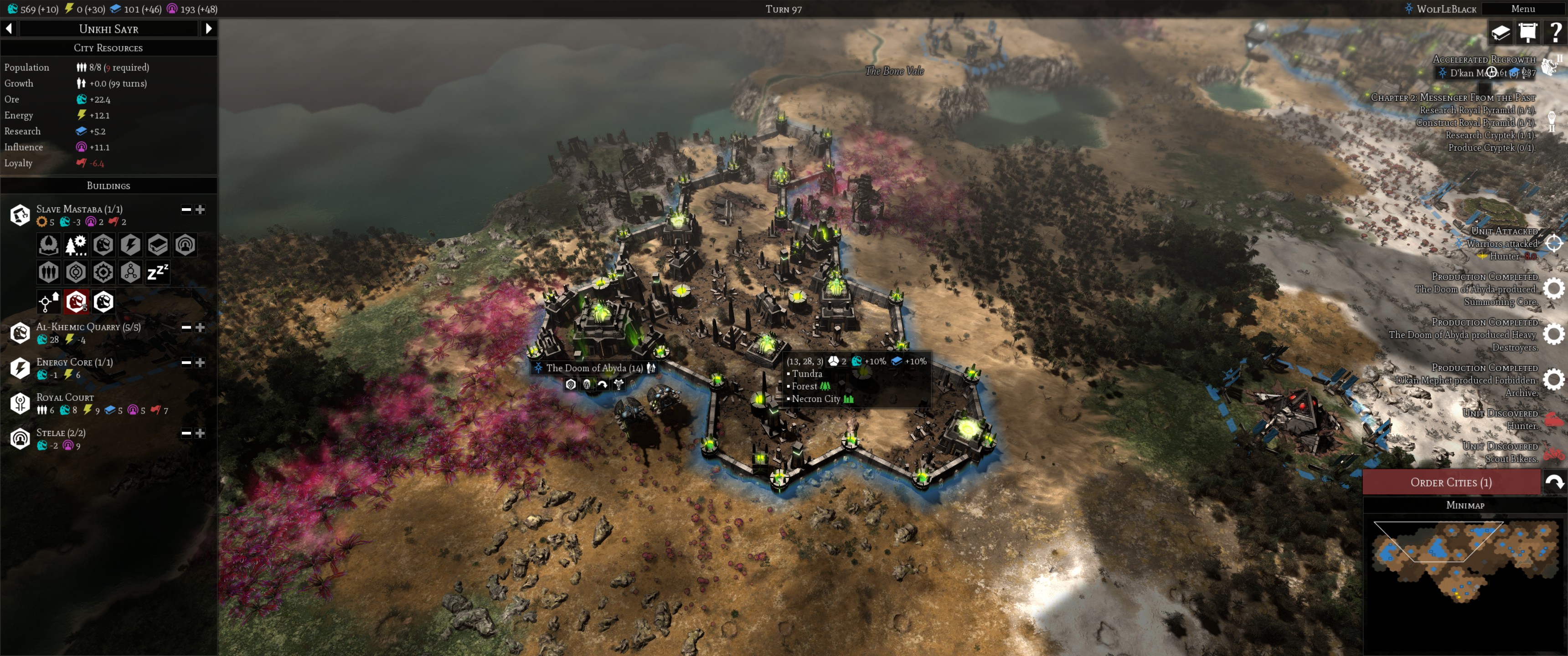The width and height of the screenshot is (1568, 656).
Task: Go to the previous city
Action: click(x=9, y=29)
